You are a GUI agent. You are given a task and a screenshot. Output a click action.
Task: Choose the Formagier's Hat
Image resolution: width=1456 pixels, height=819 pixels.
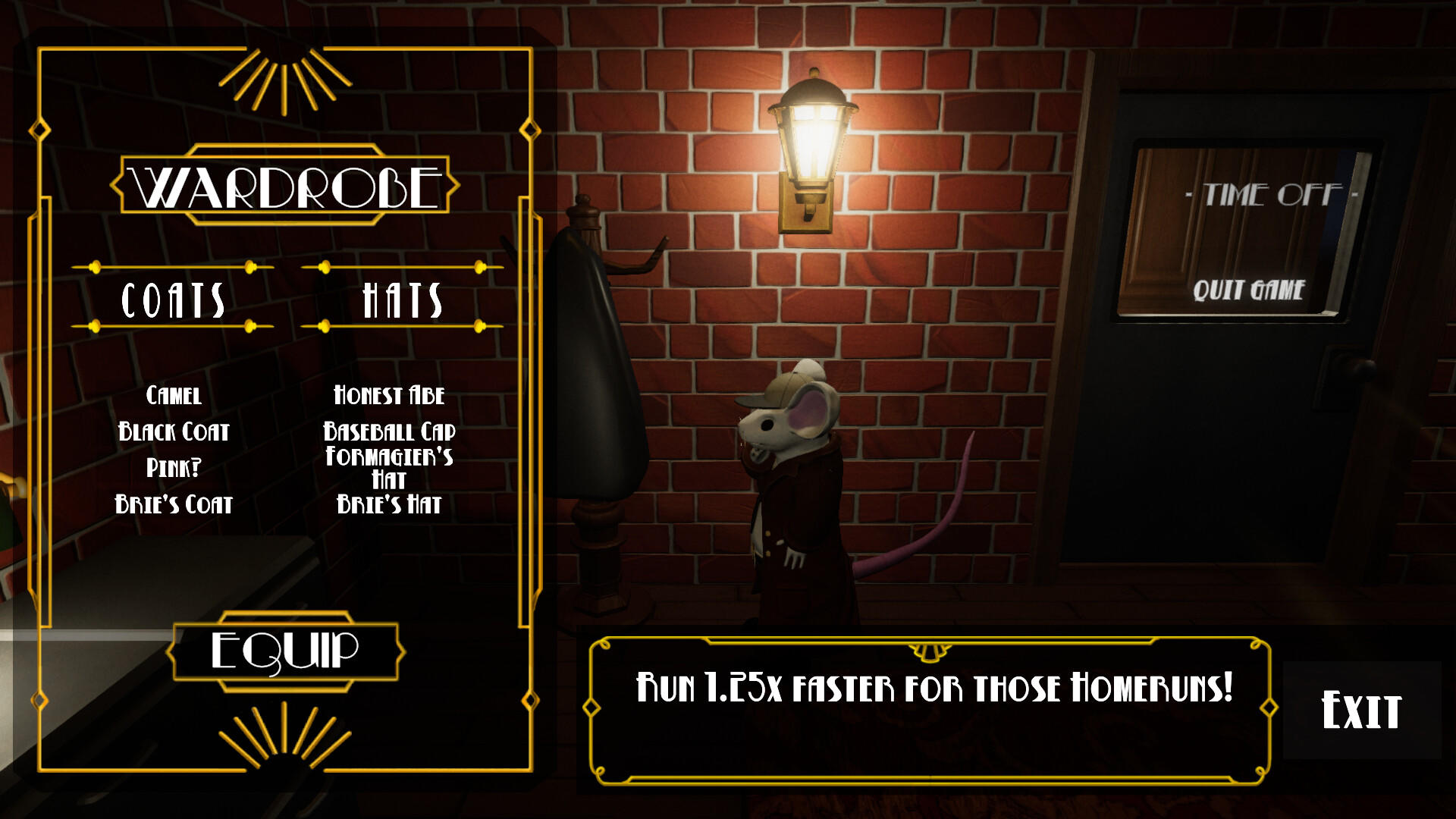389,466
